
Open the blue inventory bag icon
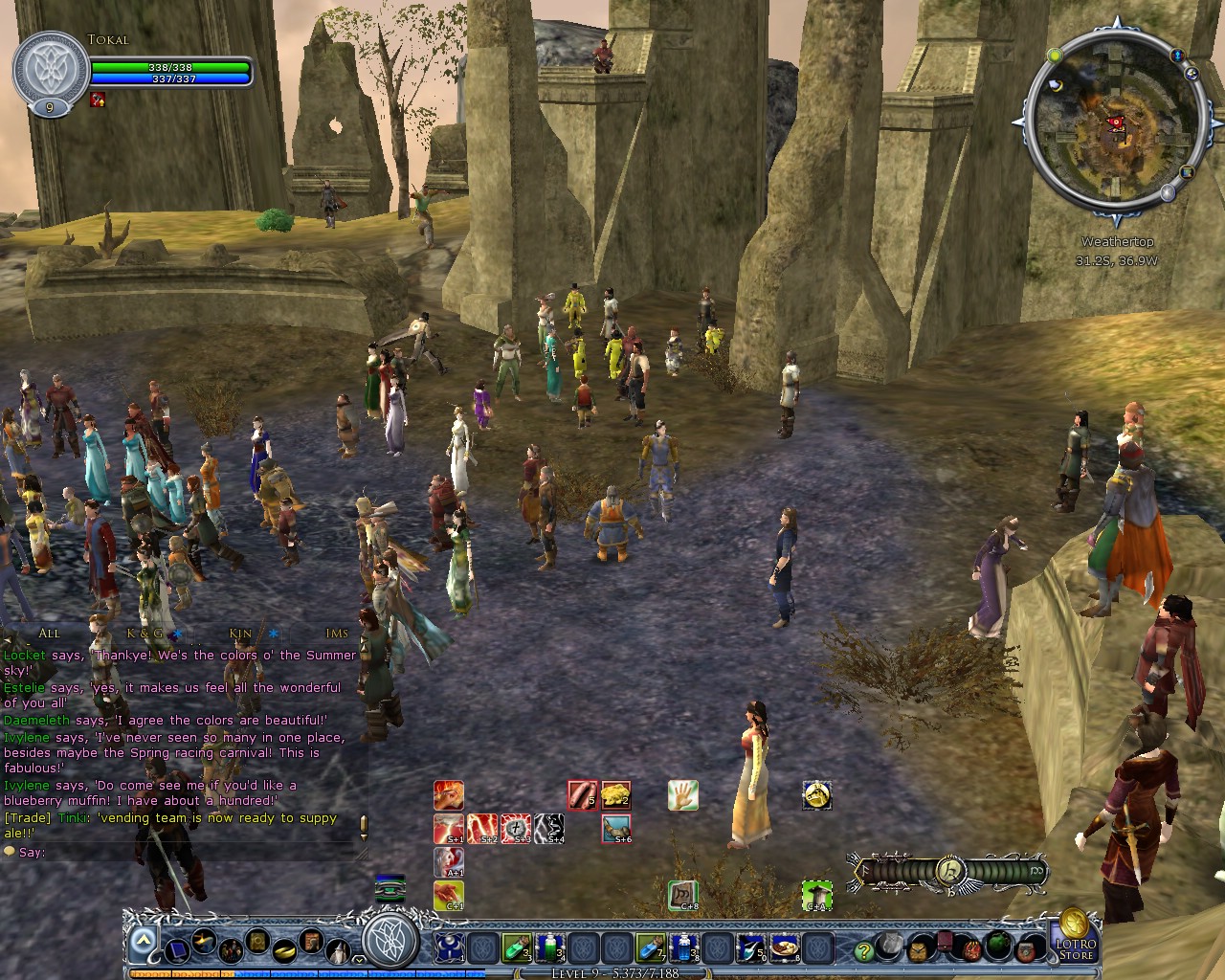tap(178, 952)
